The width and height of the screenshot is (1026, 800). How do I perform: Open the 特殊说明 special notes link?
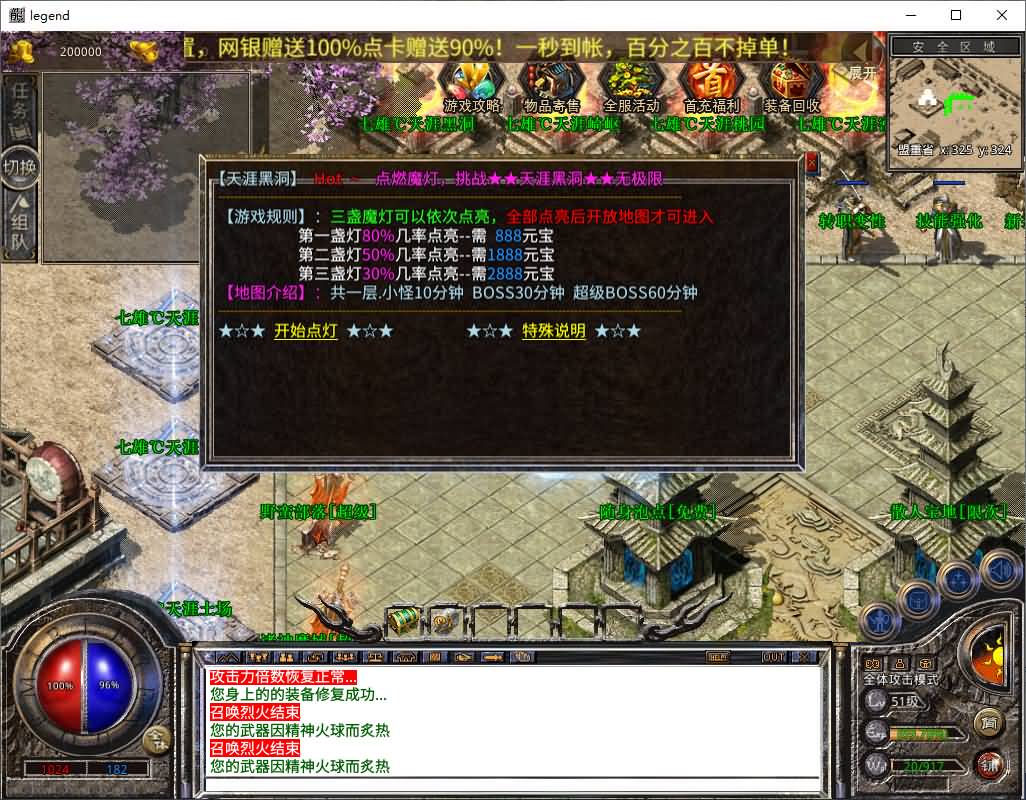point(554,331)
